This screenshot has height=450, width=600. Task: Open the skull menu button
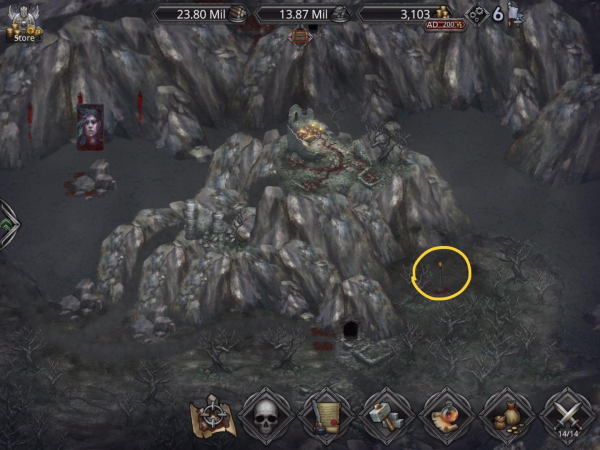267,414
